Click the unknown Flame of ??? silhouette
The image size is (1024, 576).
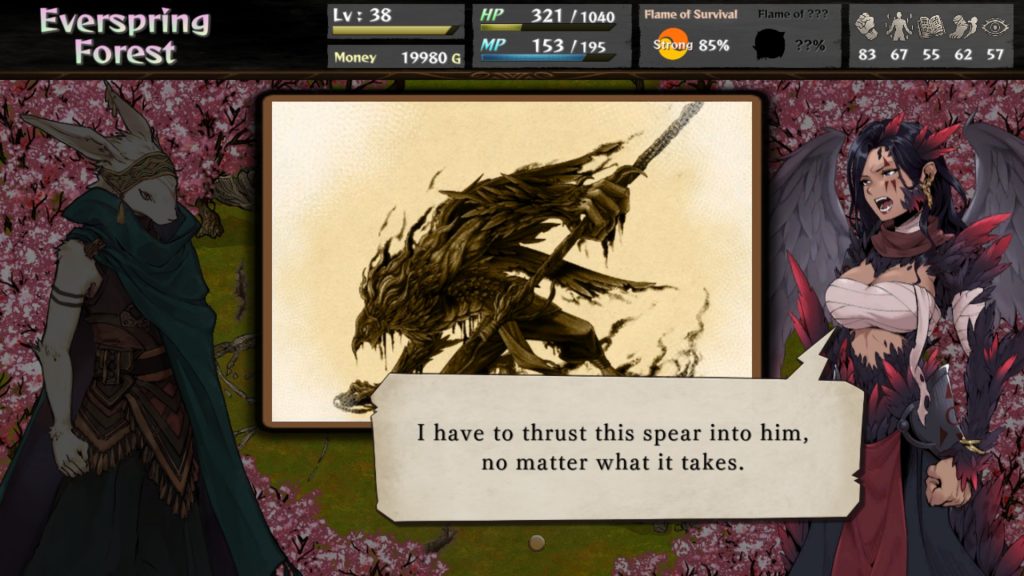coord(768,45)
